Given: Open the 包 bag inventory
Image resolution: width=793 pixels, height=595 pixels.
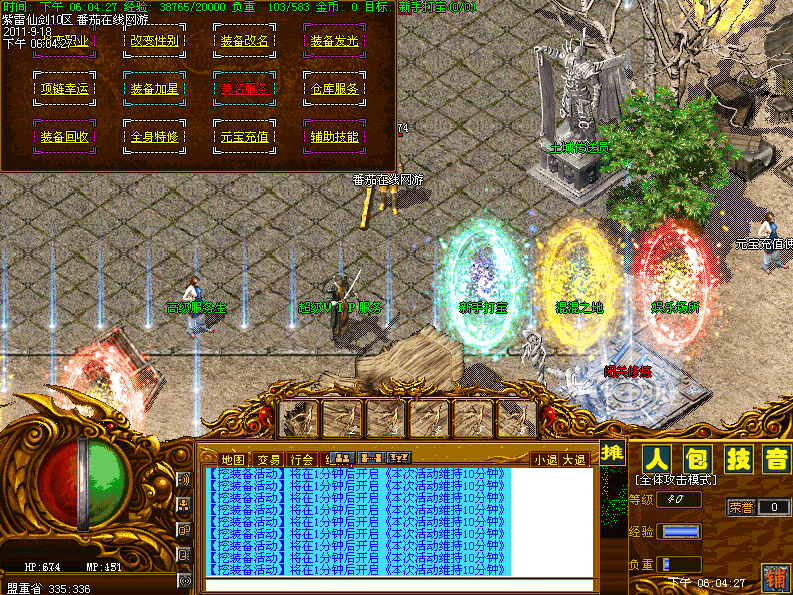Looking at the screenshot, I should 697,460.
